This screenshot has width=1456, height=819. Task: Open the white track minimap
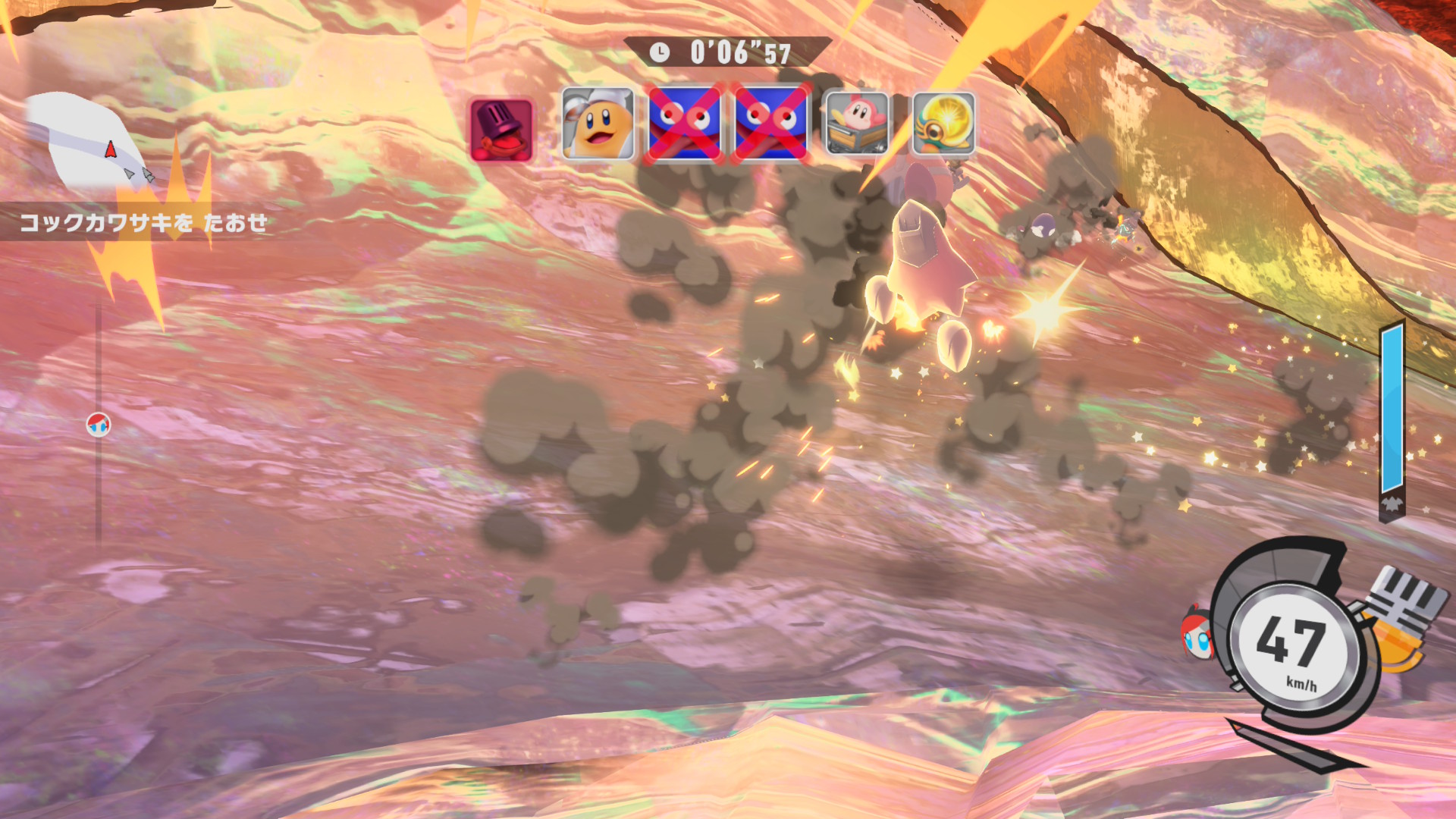83,142
